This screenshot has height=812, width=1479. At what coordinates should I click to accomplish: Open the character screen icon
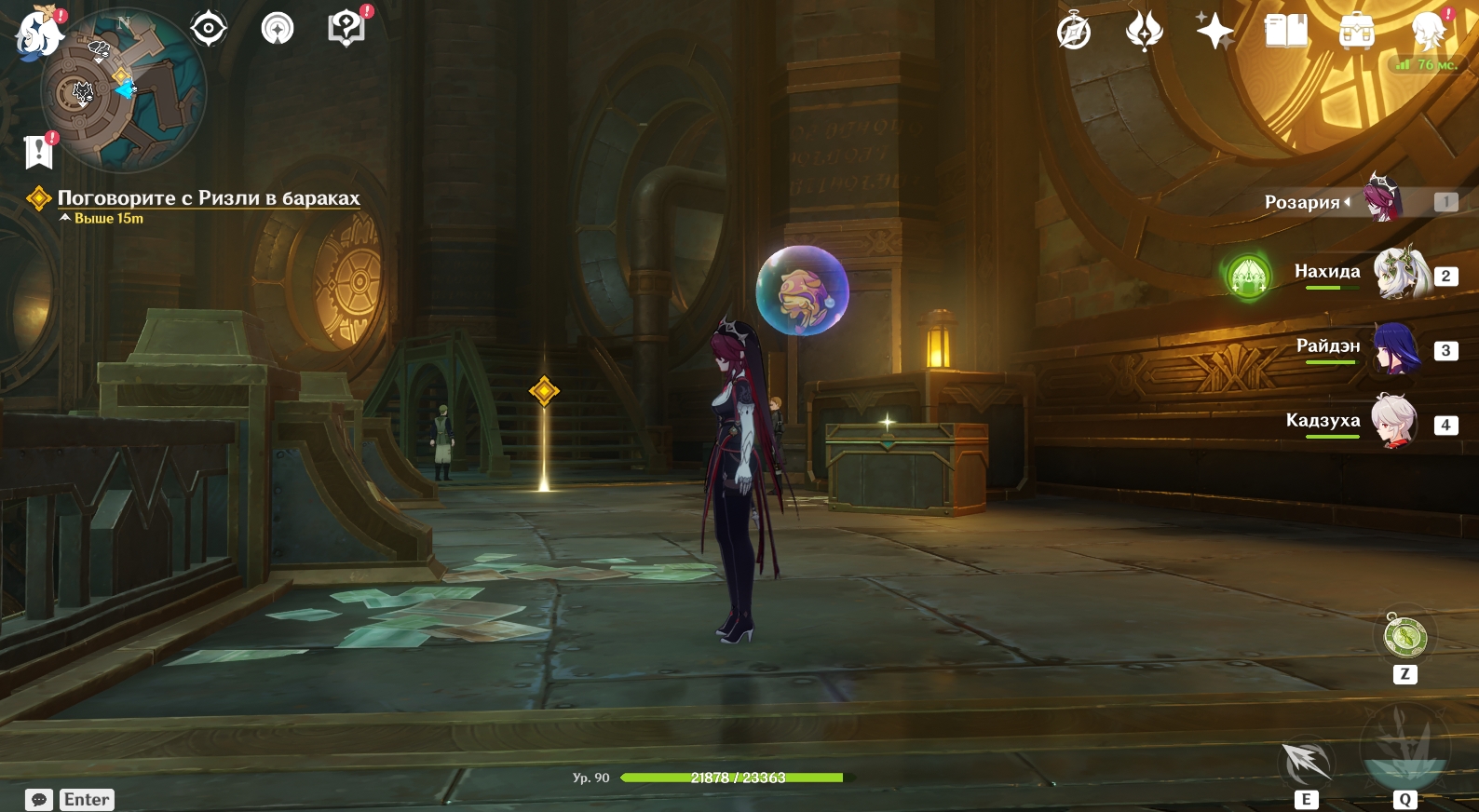(x=1428, y=32)
